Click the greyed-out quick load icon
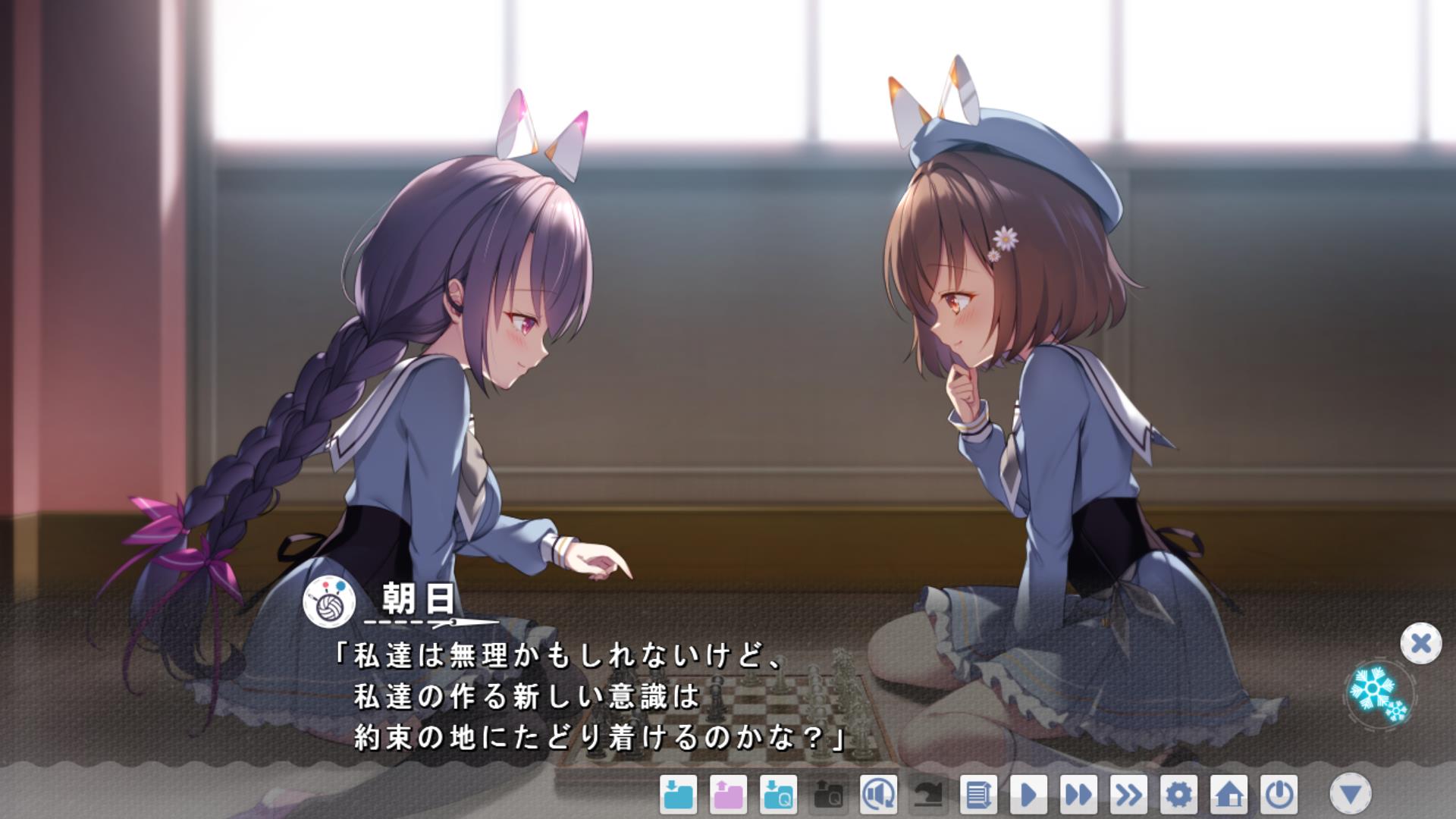The width and height of the screenshot is (1456, 819). (828, 795)
